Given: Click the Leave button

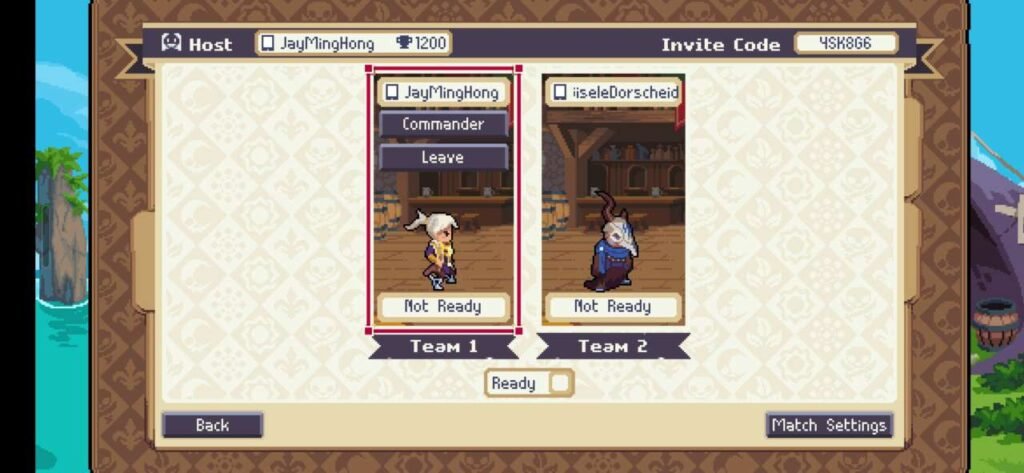Looking at the screenshot, I should tap(443, 157).
